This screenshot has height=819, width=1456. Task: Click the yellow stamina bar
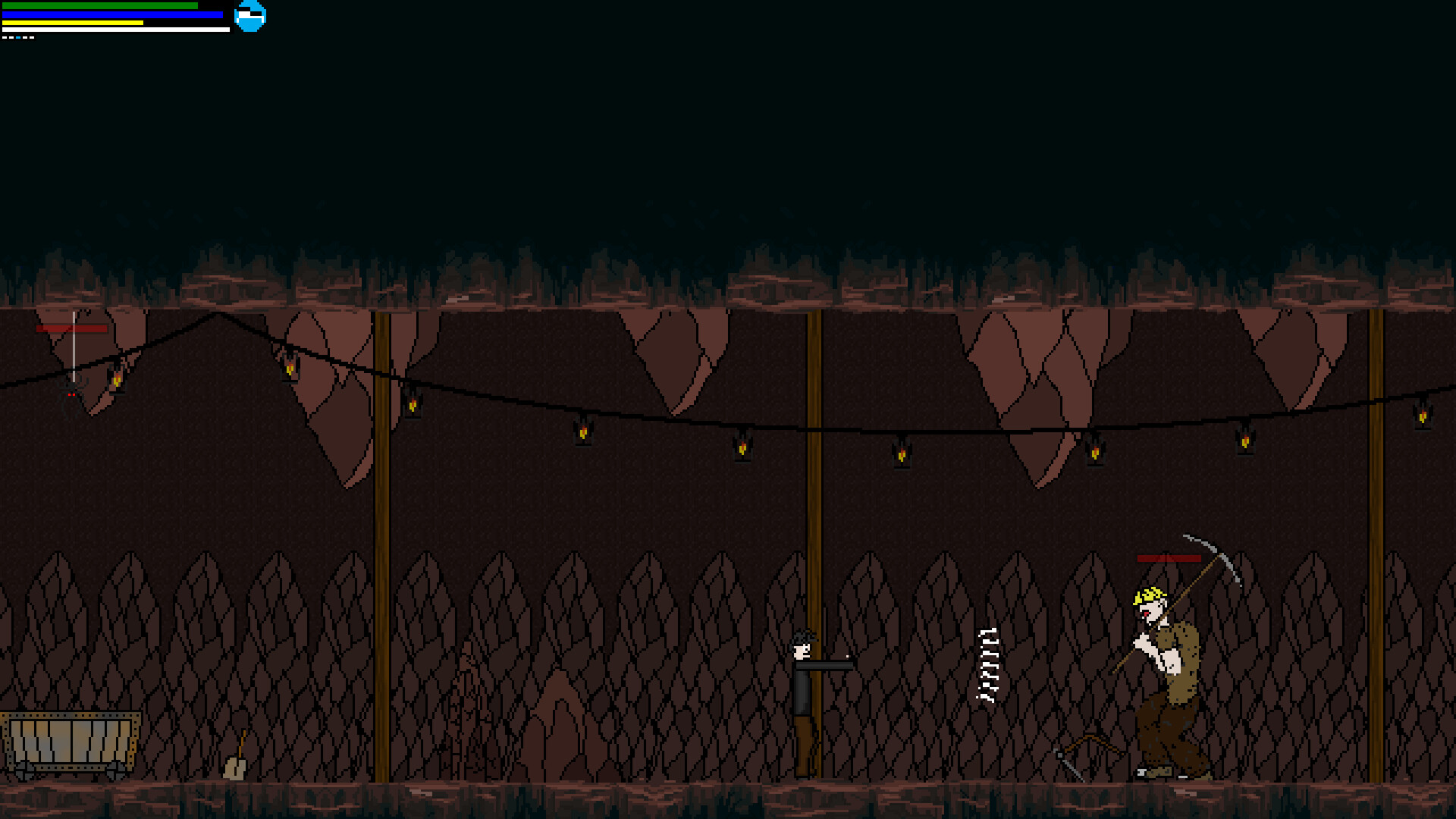72,23
